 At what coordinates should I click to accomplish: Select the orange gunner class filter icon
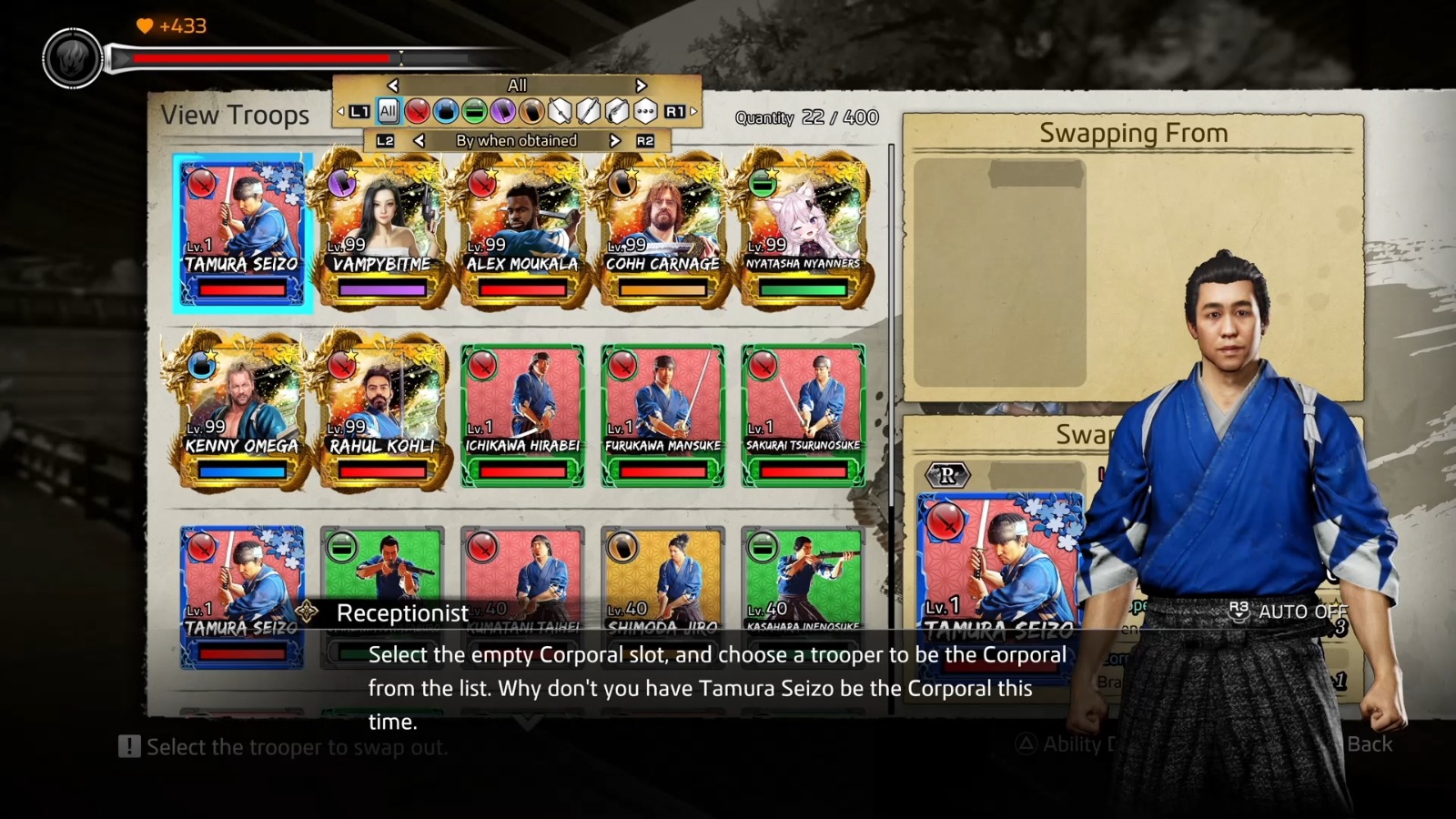pyautogui.click(x=533, y=112)
